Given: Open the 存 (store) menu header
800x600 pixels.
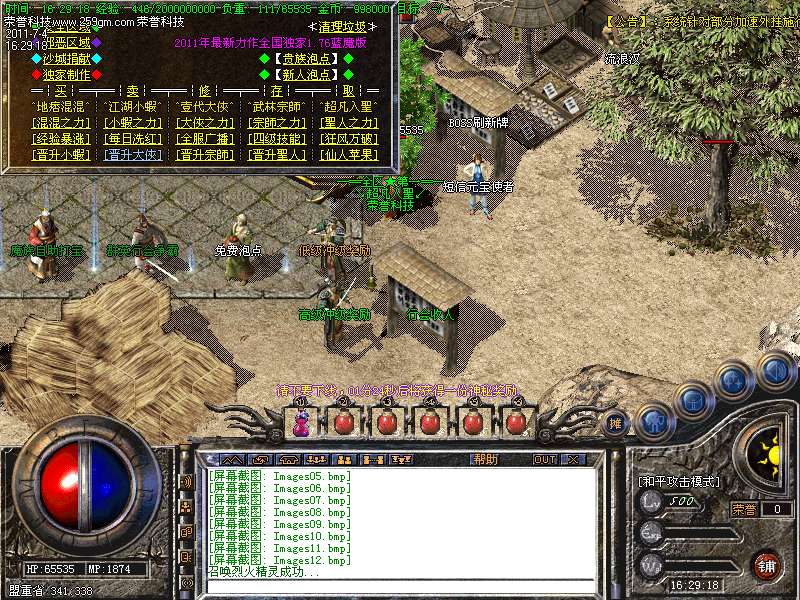Looking at the screenshot, I should tap(275, 90).
